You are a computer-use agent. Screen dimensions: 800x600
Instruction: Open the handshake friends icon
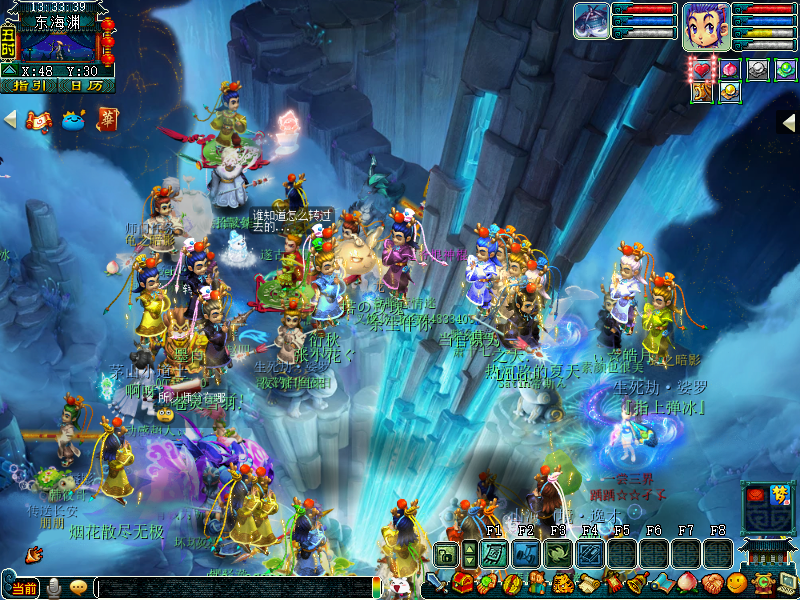(x=711, y=581)
